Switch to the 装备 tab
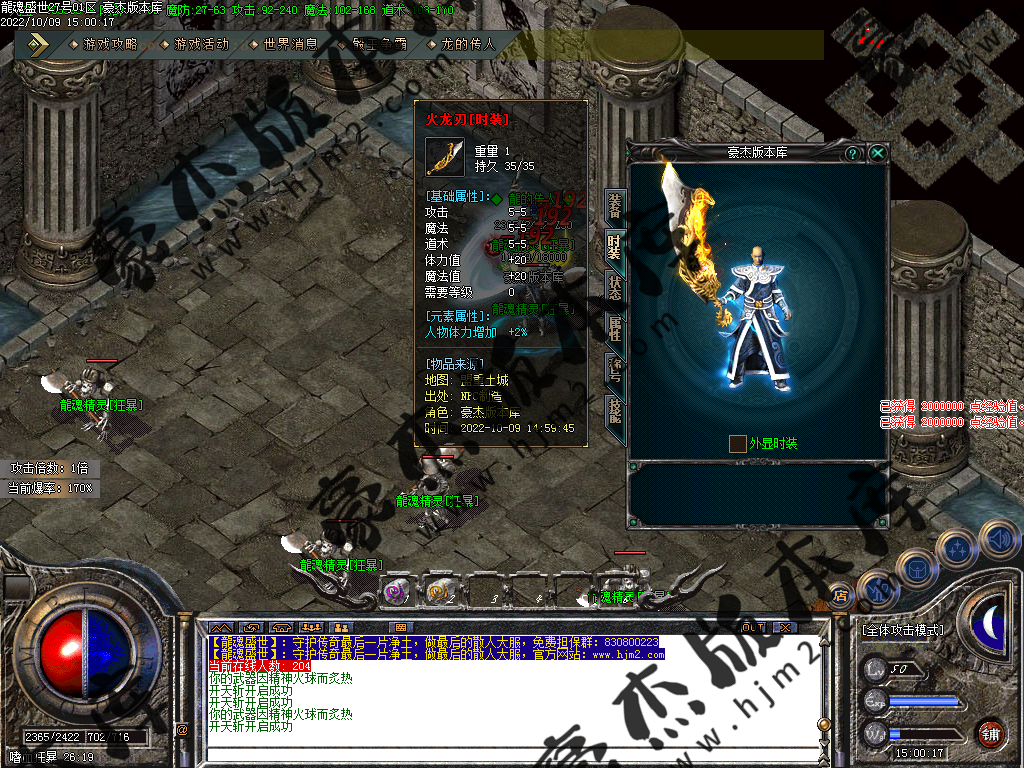Viewport: 1024px width, 768px height. coord(615,205)
